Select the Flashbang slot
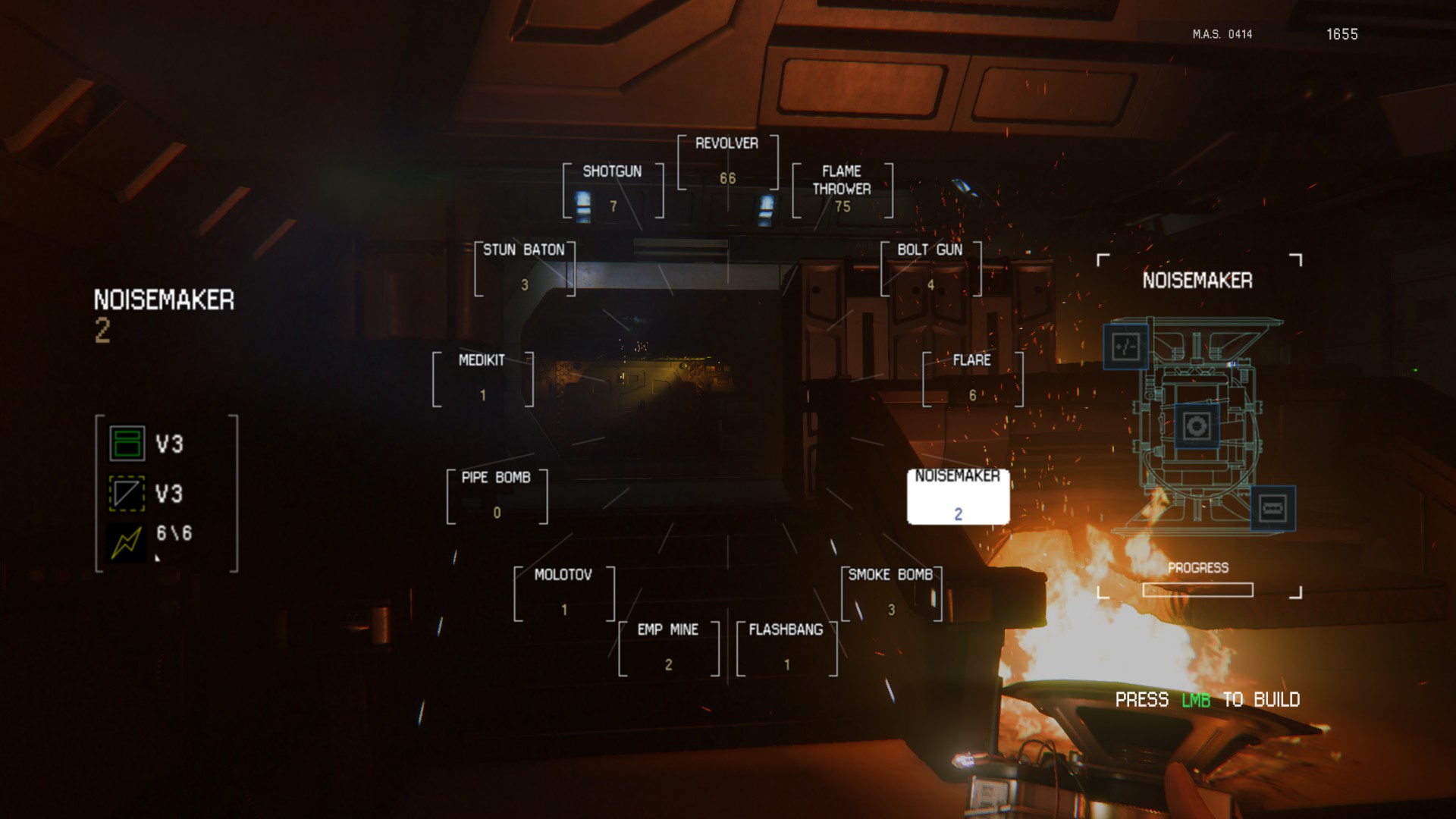 (786, 648)
